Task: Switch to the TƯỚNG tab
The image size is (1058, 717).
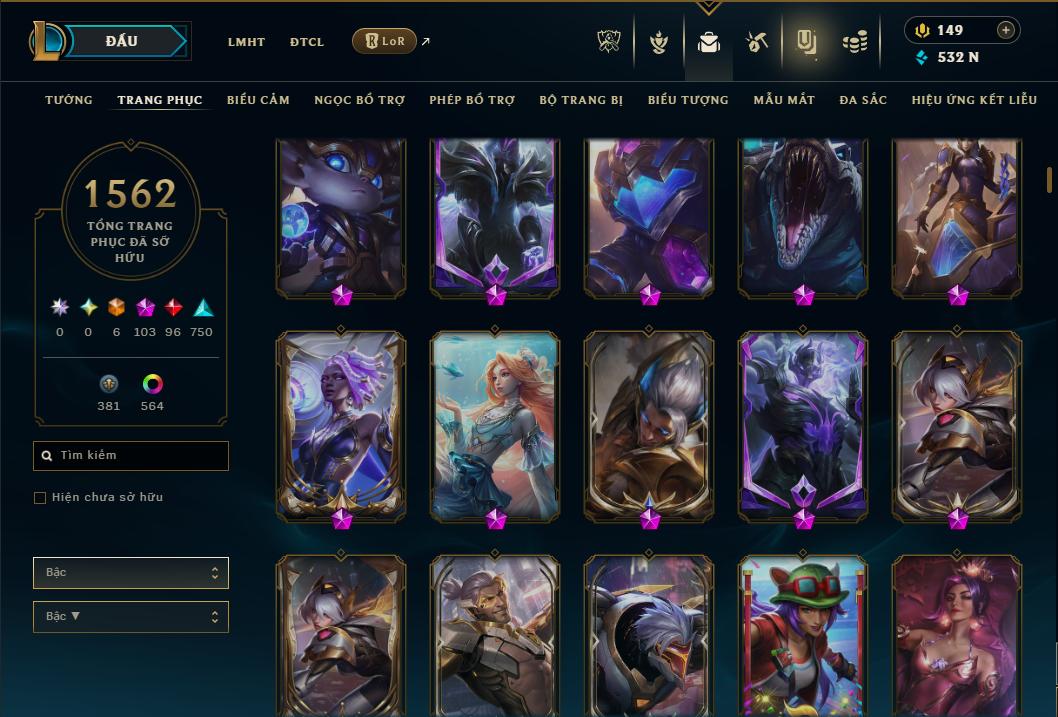Action: (x=69, y=100)
